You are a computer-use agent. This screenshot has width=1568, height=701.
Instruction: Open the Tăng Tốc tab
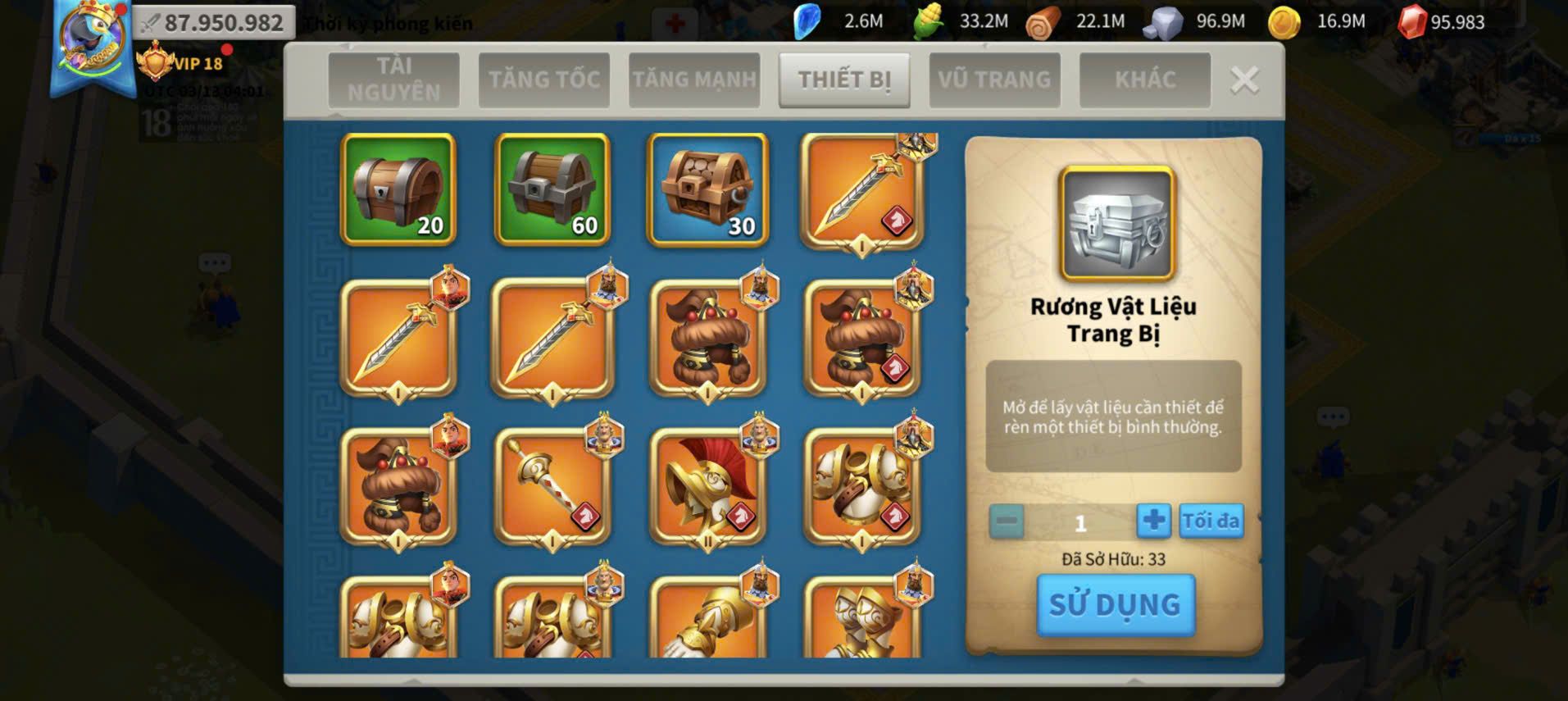pos(544,80)
